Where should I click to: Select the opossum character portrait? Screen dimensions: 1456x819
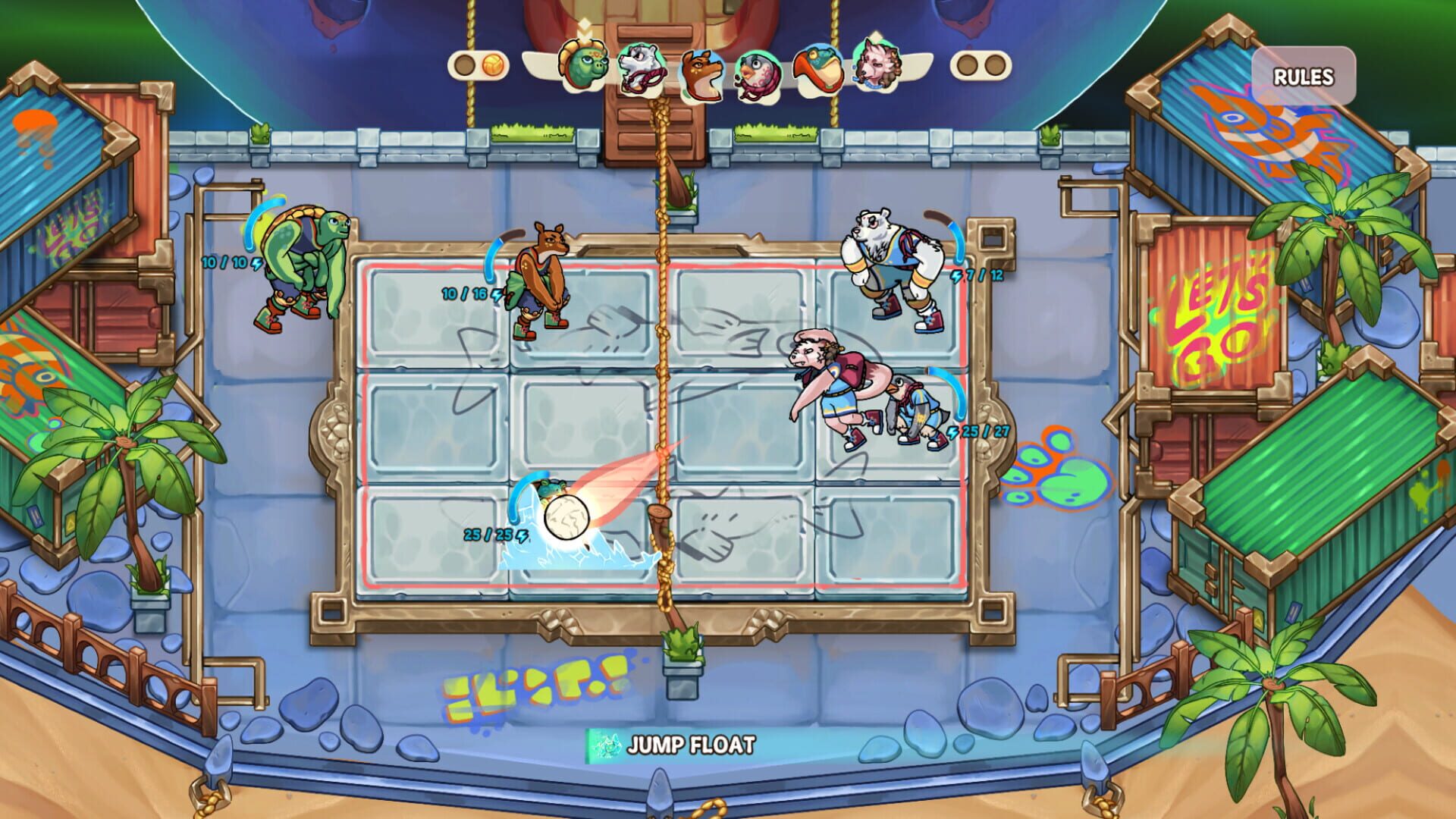tap(641, 70)
